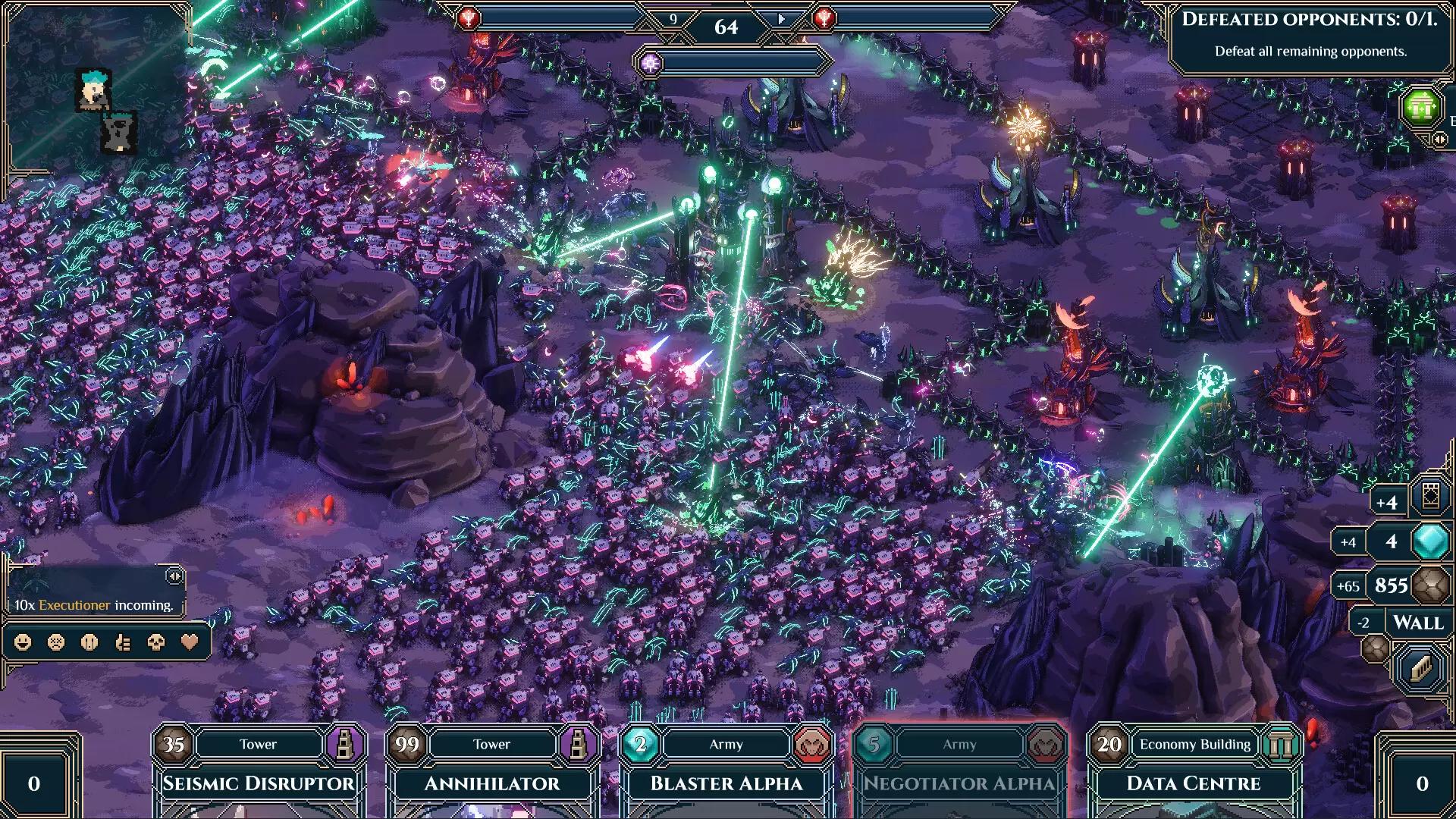Send the sad face emote

point(56,642)
